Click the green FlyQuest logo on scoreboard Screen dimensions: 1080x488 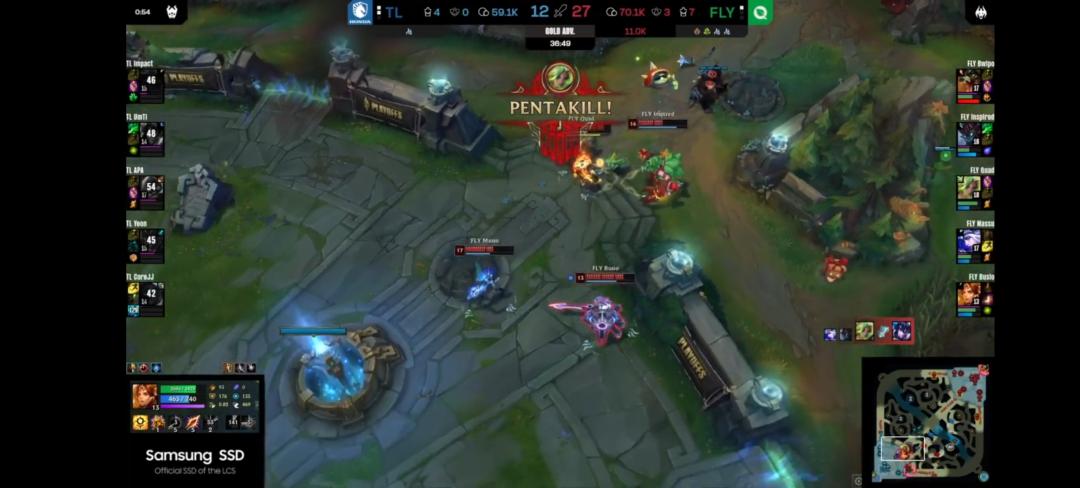click(x=760, y=13)
